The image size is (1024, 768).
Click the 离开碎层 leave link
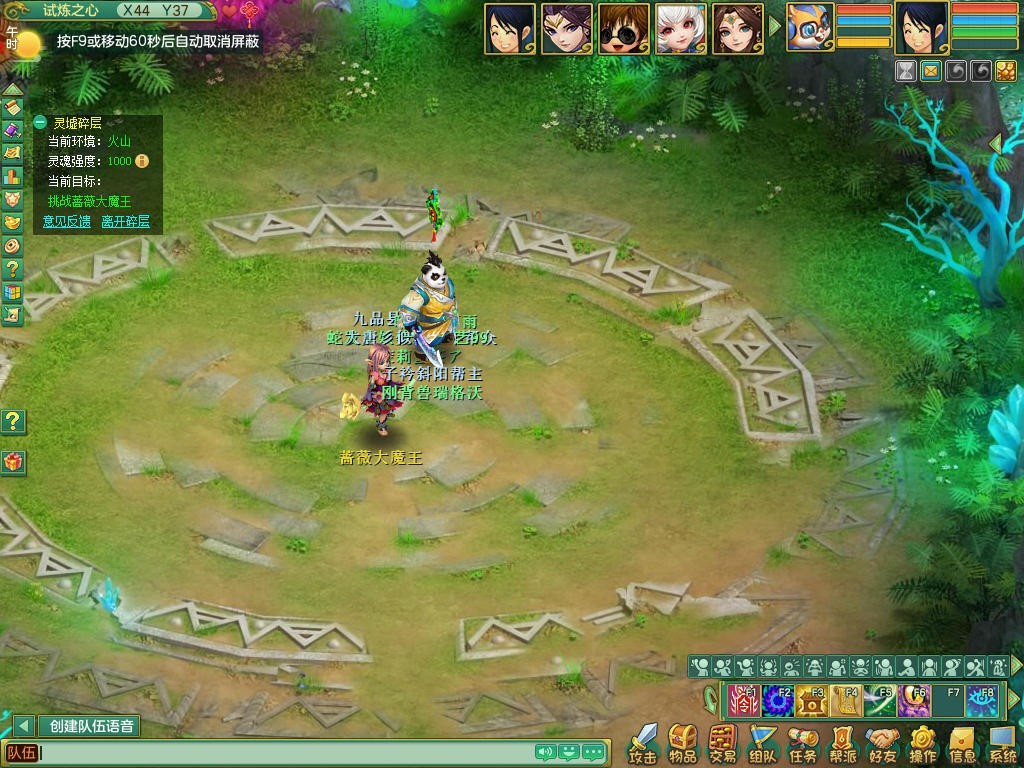(x=125, y=221)
